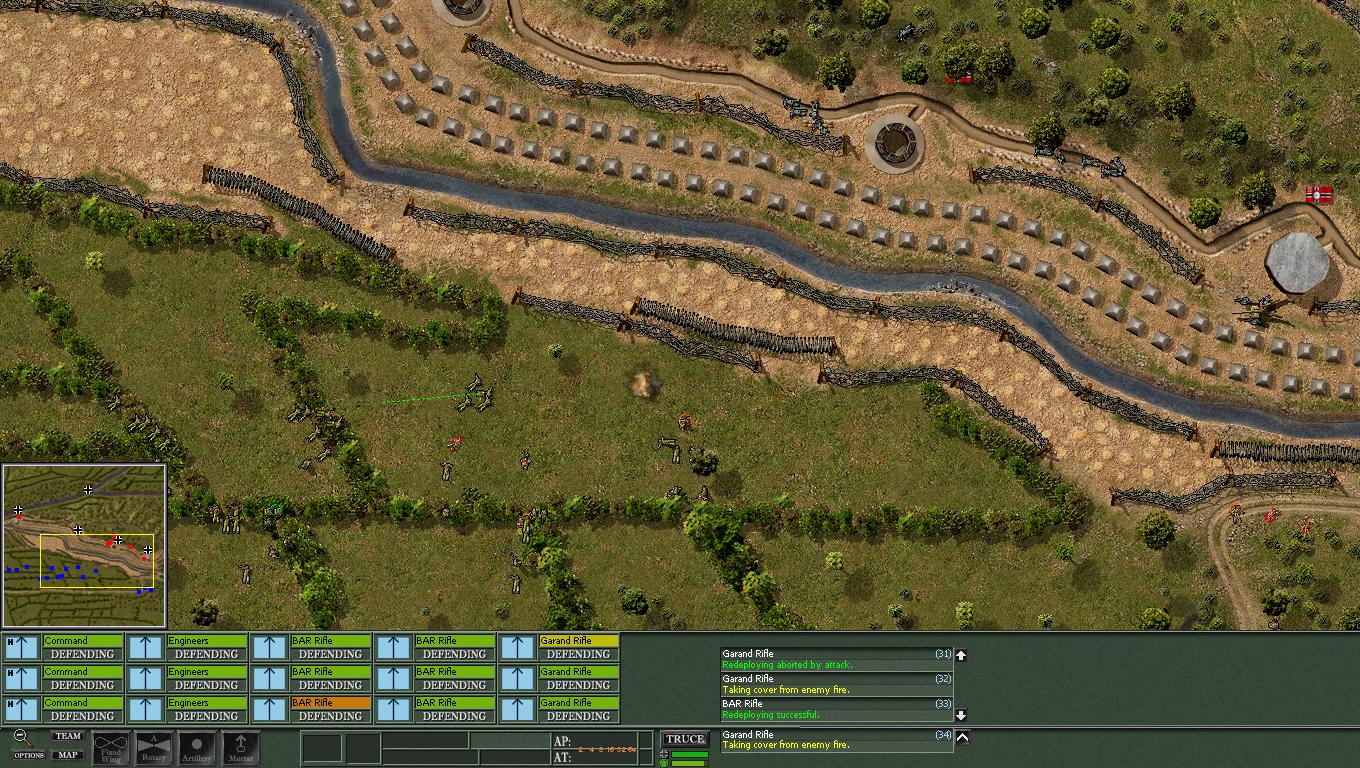Screen dimensions: 1360x768
Task: Click message 34 in the latest message bar
Action: coord(836,740)
